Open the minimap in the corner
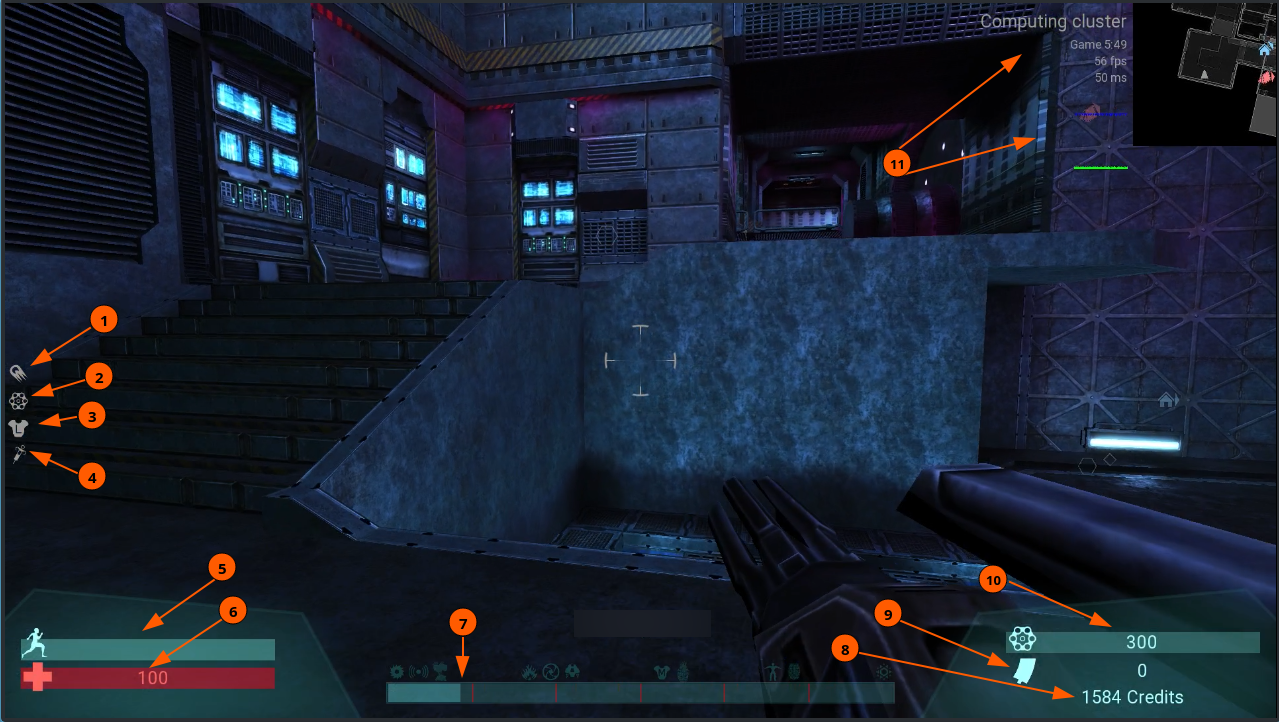Viewport: 1279px width, 722px height. point(1205,73)
